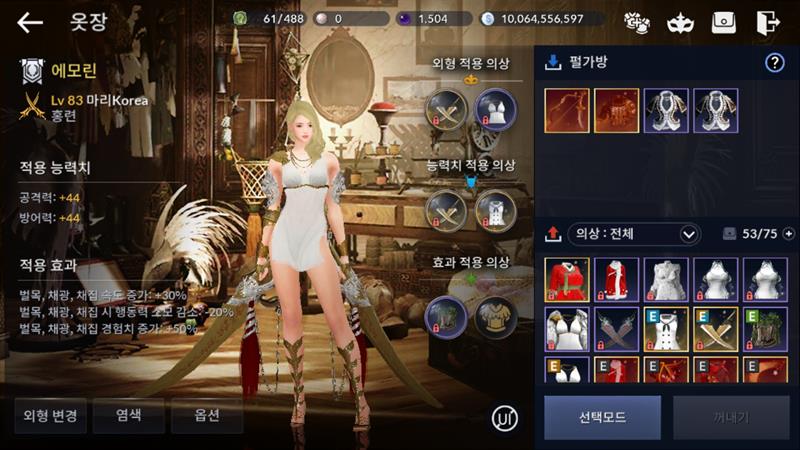Select the red Santa dress costume
This screenshot has height=450, width=800.
[x=567, y=280]
